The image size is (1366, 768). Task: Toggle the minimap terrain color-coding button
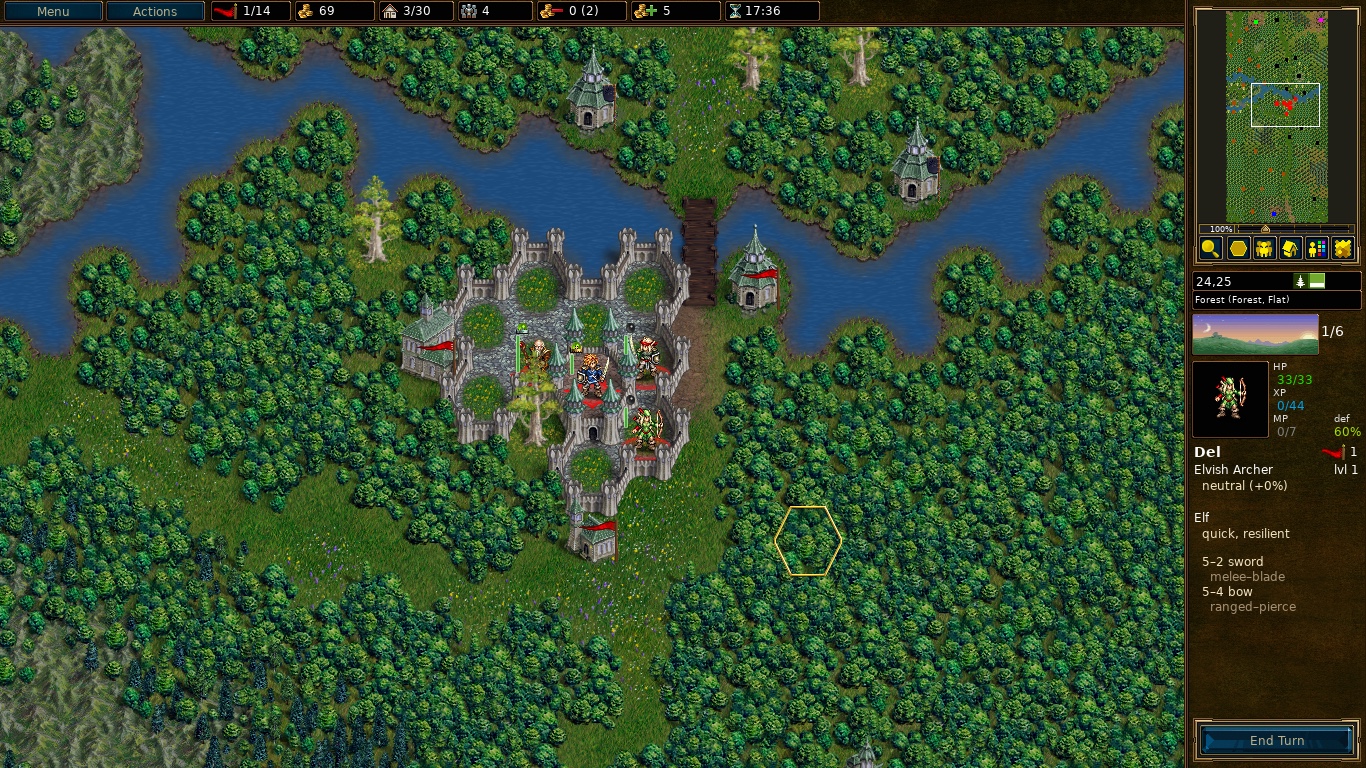(1343, 249)
